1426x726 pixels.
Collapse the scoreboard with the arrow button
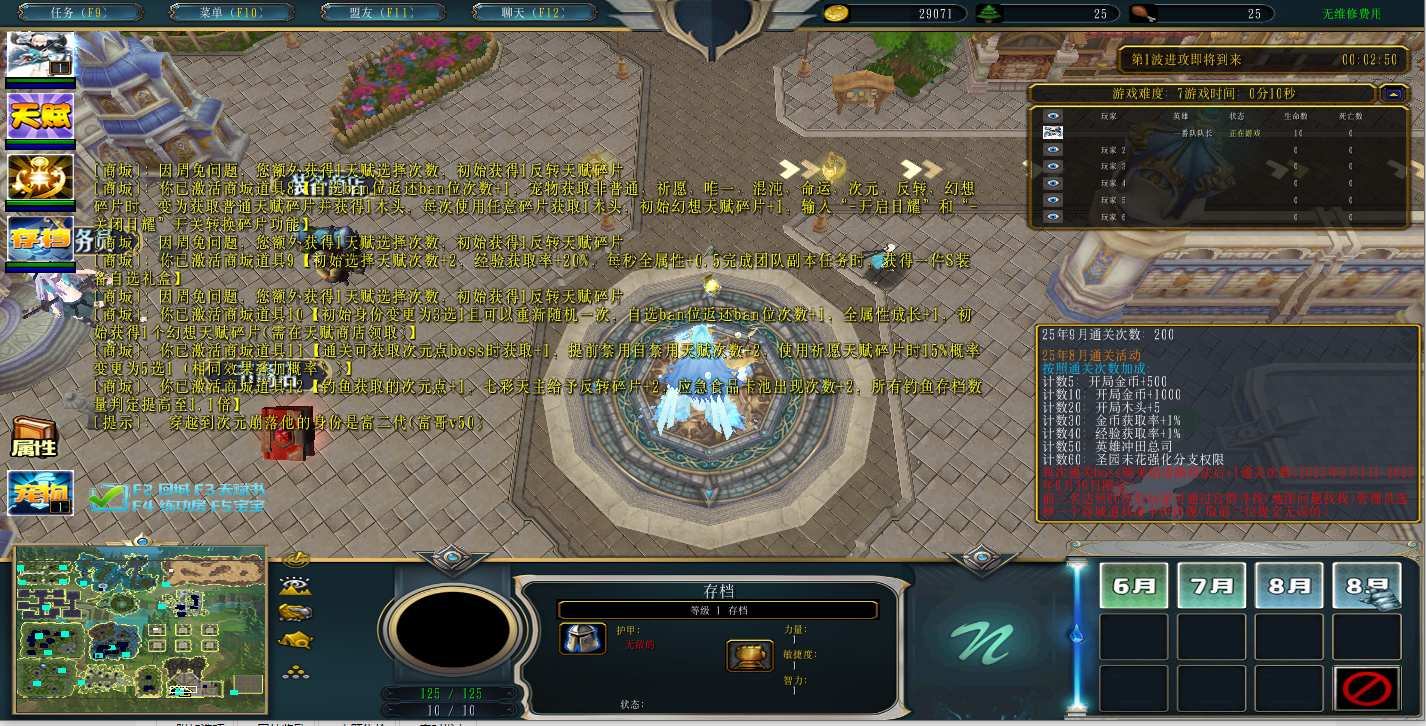point(1392,93)
